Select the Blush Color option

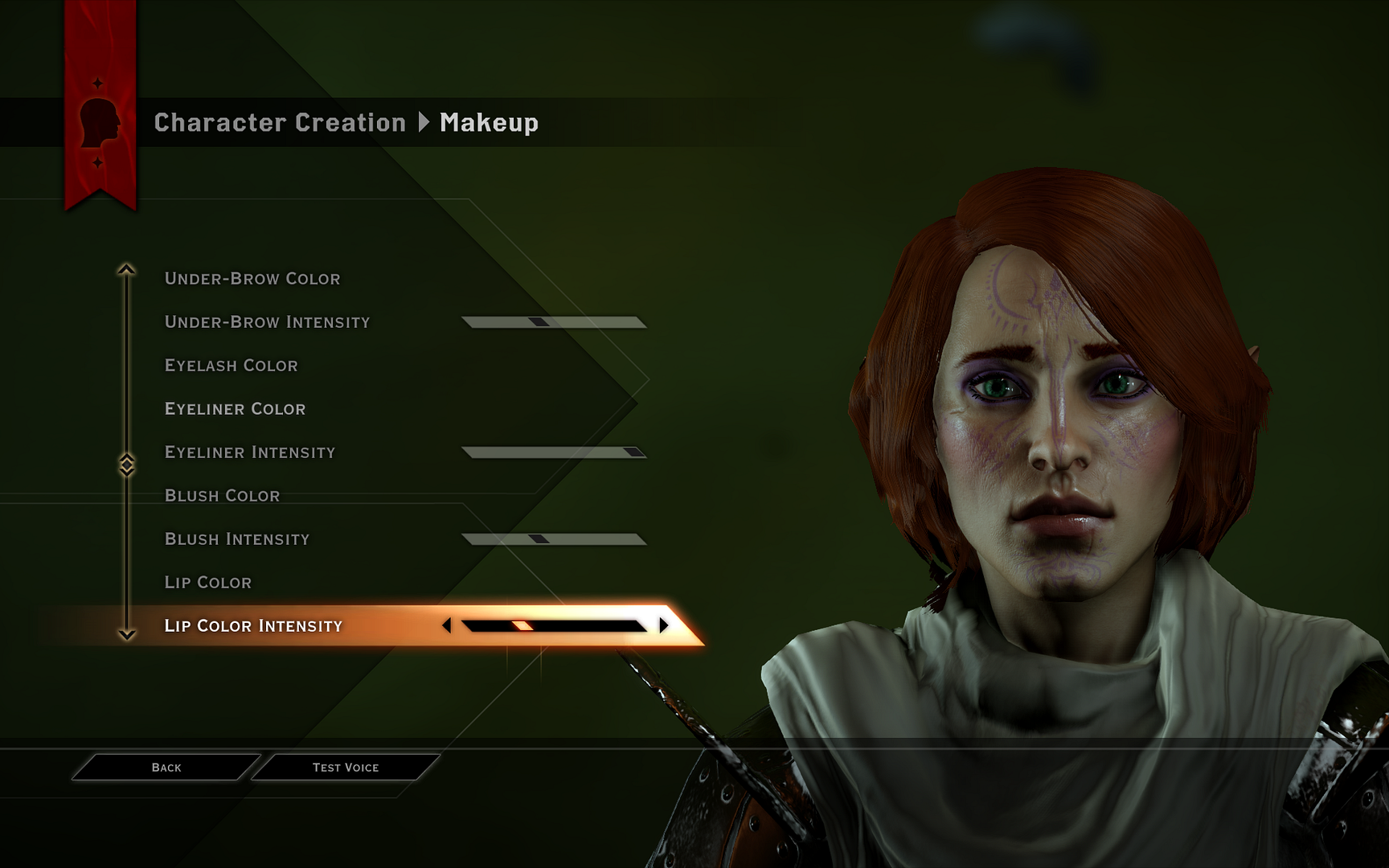(x=222, y=495)
